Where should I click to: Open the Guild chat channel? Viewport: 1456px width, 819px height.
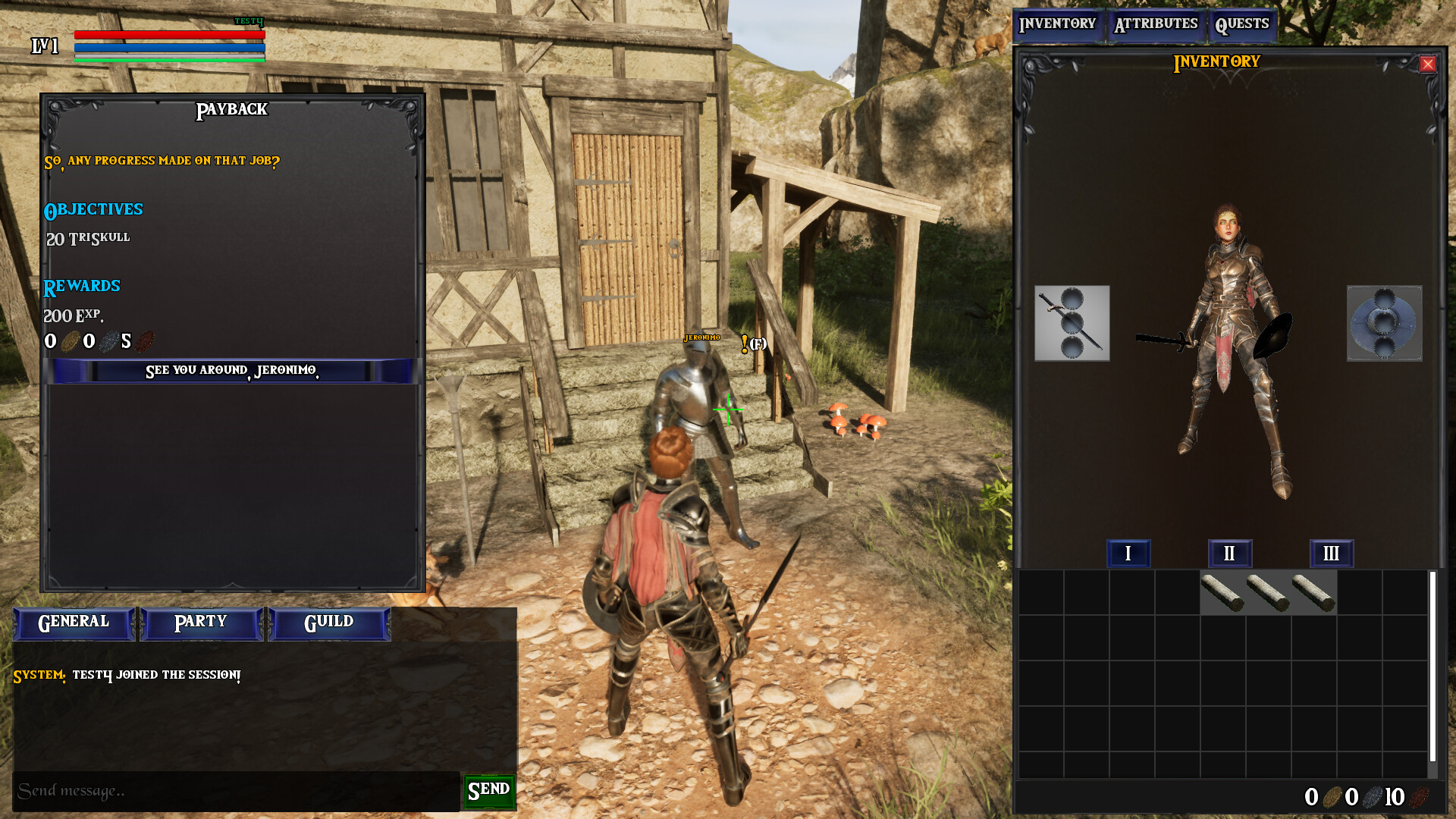tap(329, 622)
